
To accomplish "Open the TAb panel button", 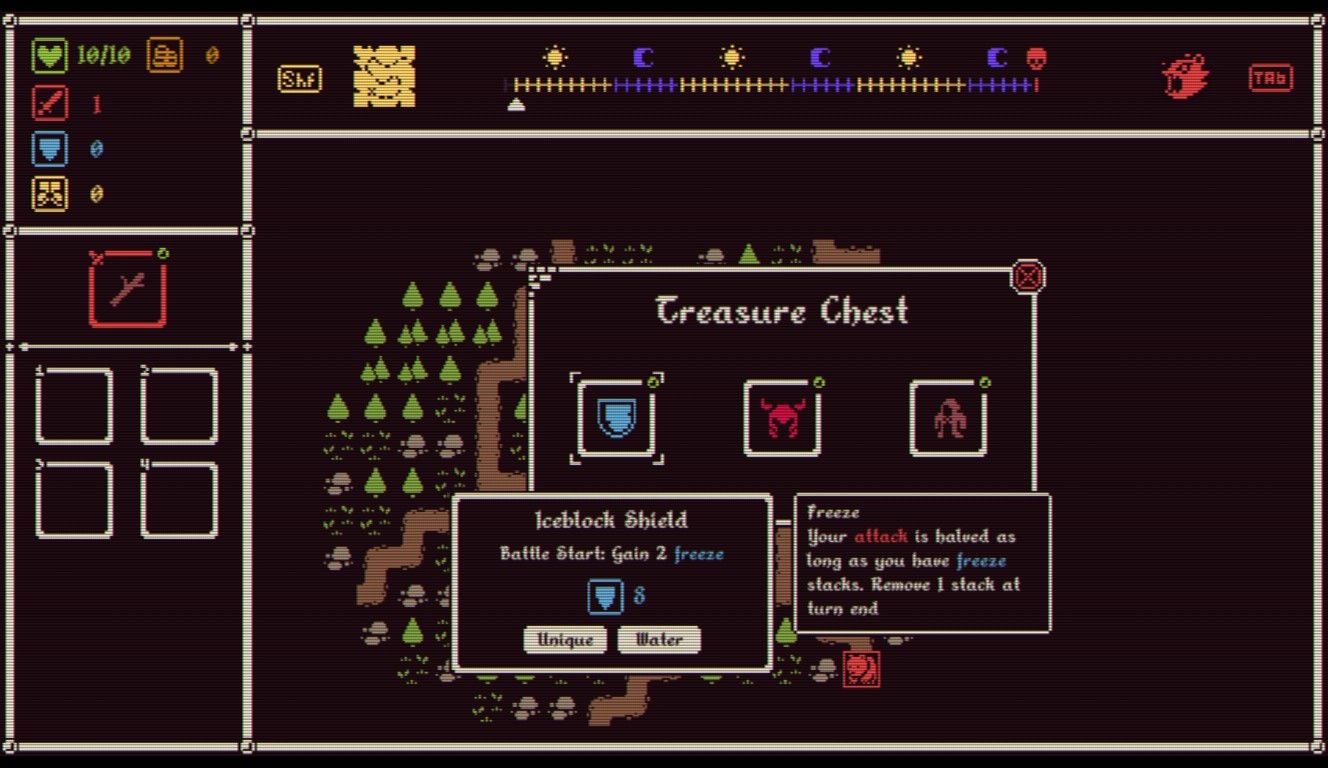I will 1270,77.
